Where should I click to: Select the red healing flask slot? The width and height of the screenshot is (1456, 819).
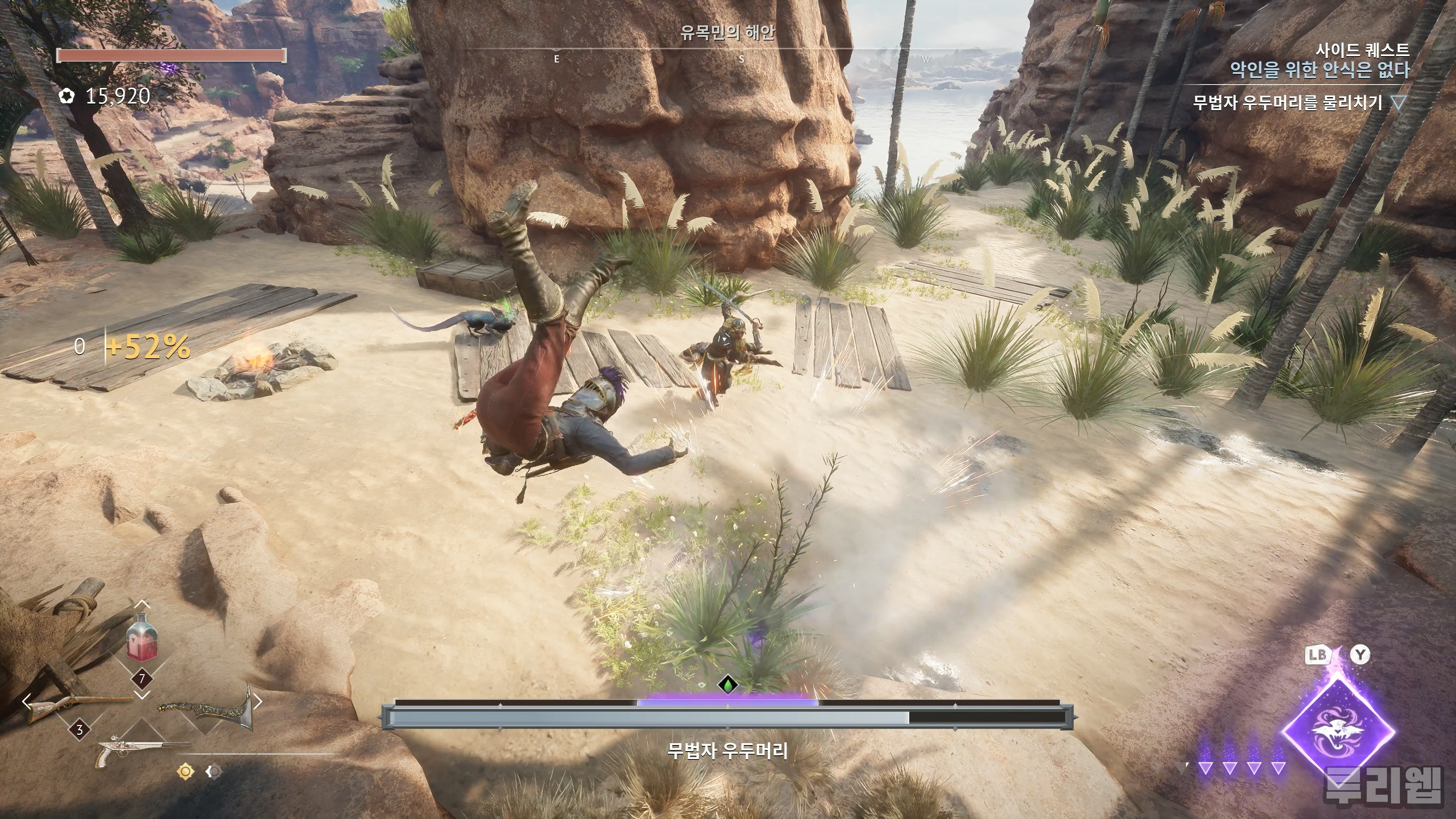(142, 644)
